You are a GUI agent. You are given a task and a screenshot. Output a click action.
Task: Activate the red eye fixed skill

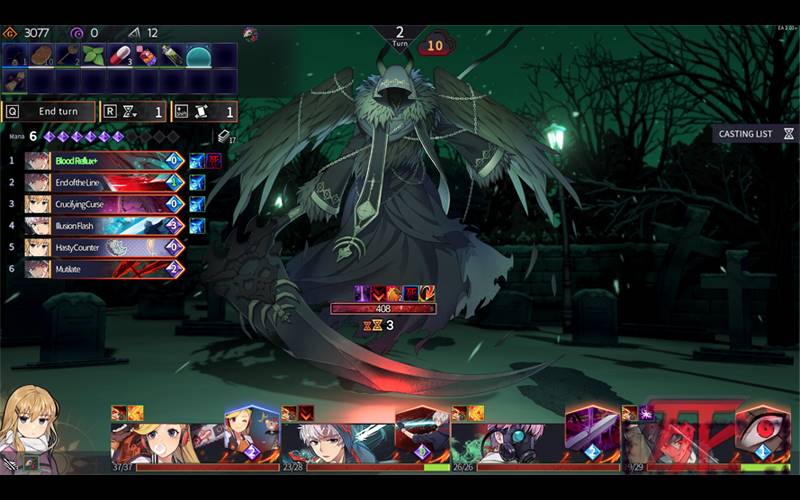762,430
